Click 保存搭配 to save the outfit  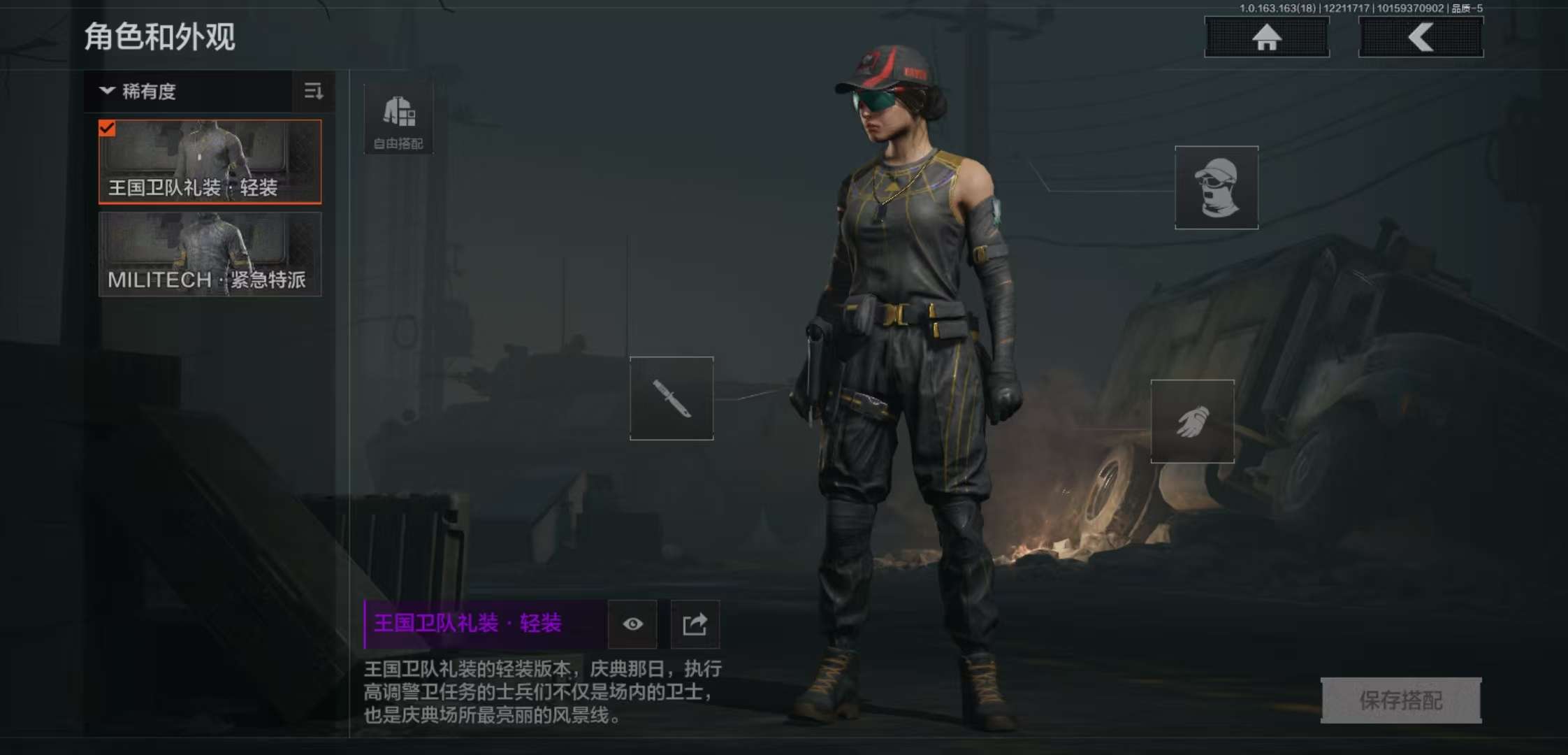point(1400,700)
